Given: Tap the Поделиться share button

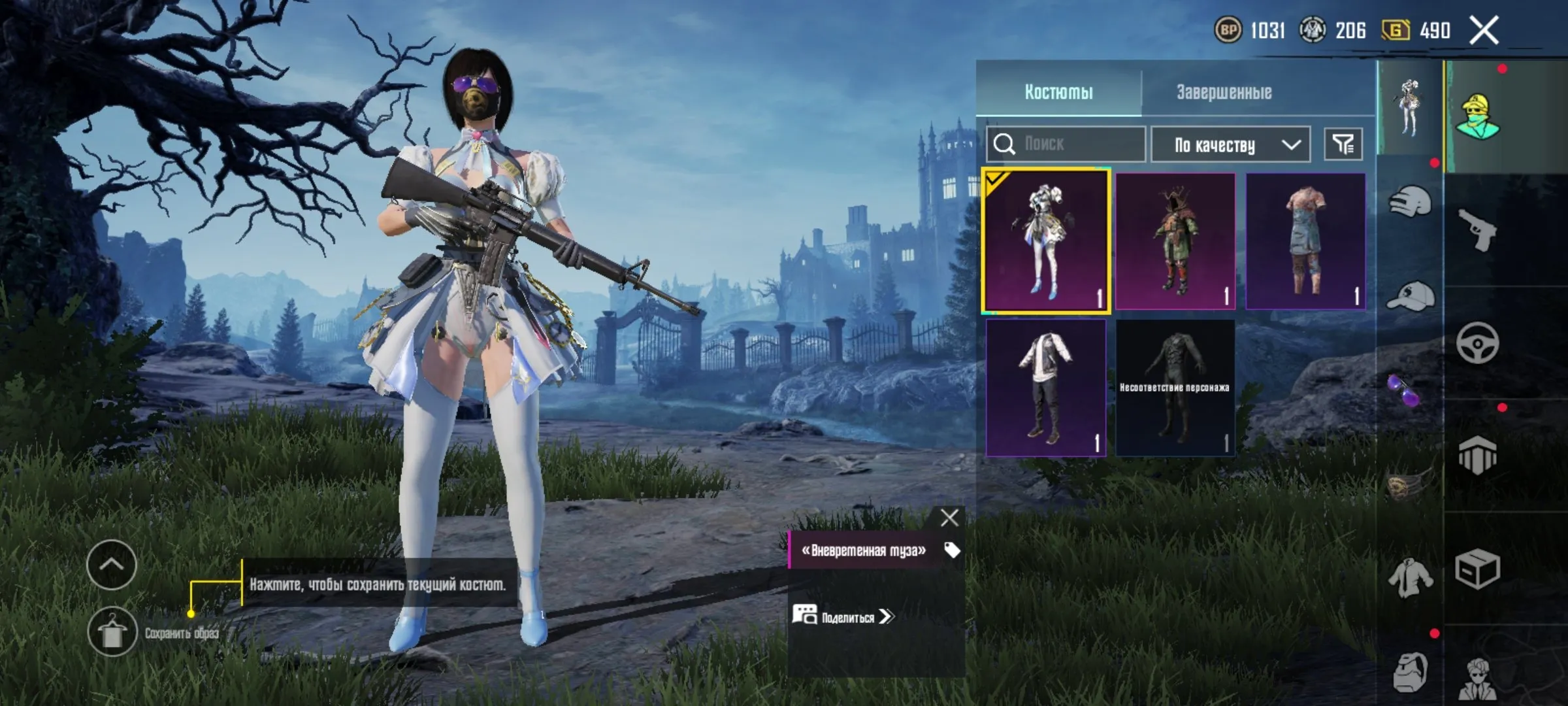Looking at the screenshot, I should [x=843, y=616].
